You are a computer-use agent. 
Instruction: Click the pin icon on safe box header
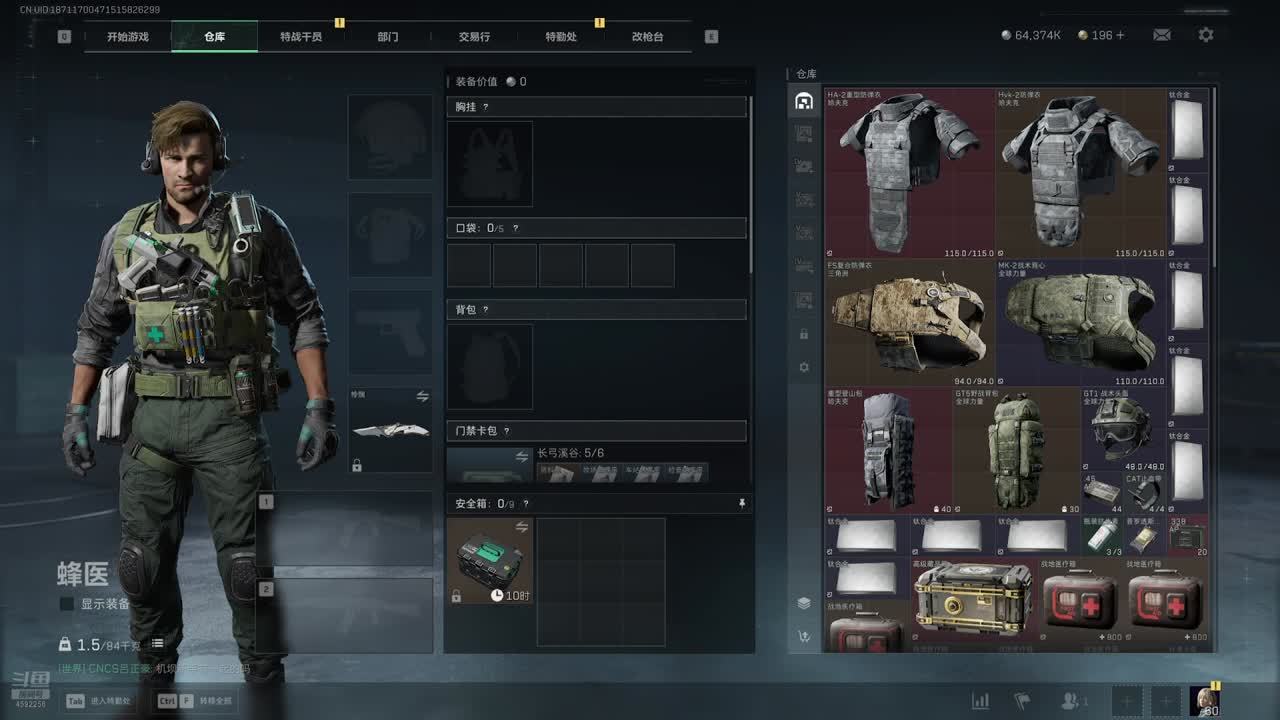(742, 503)
